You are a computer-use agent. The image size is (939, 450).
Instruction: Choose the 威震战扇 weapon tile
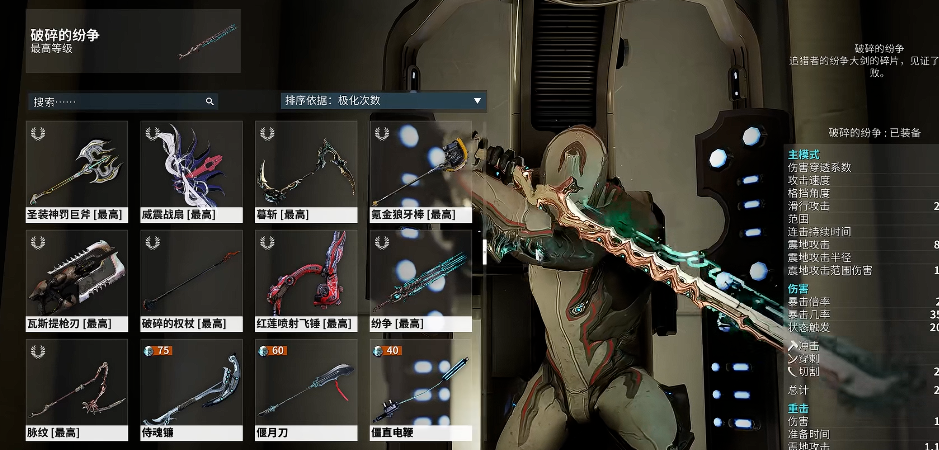[191, 171]
